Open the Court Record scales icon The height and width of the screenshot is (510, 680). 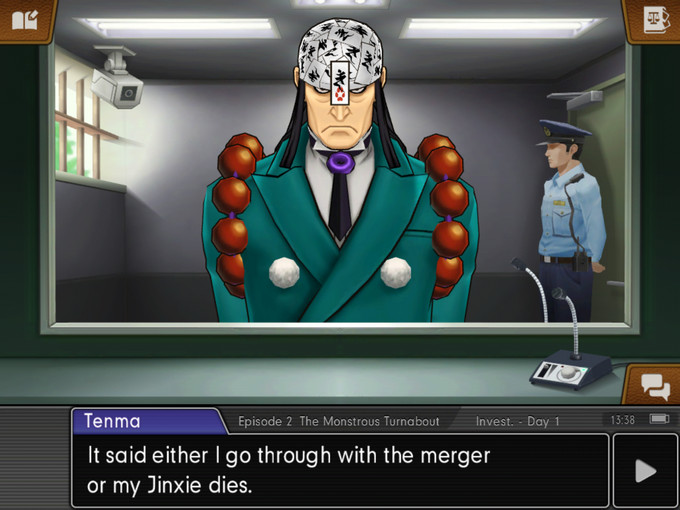[655, 20]
